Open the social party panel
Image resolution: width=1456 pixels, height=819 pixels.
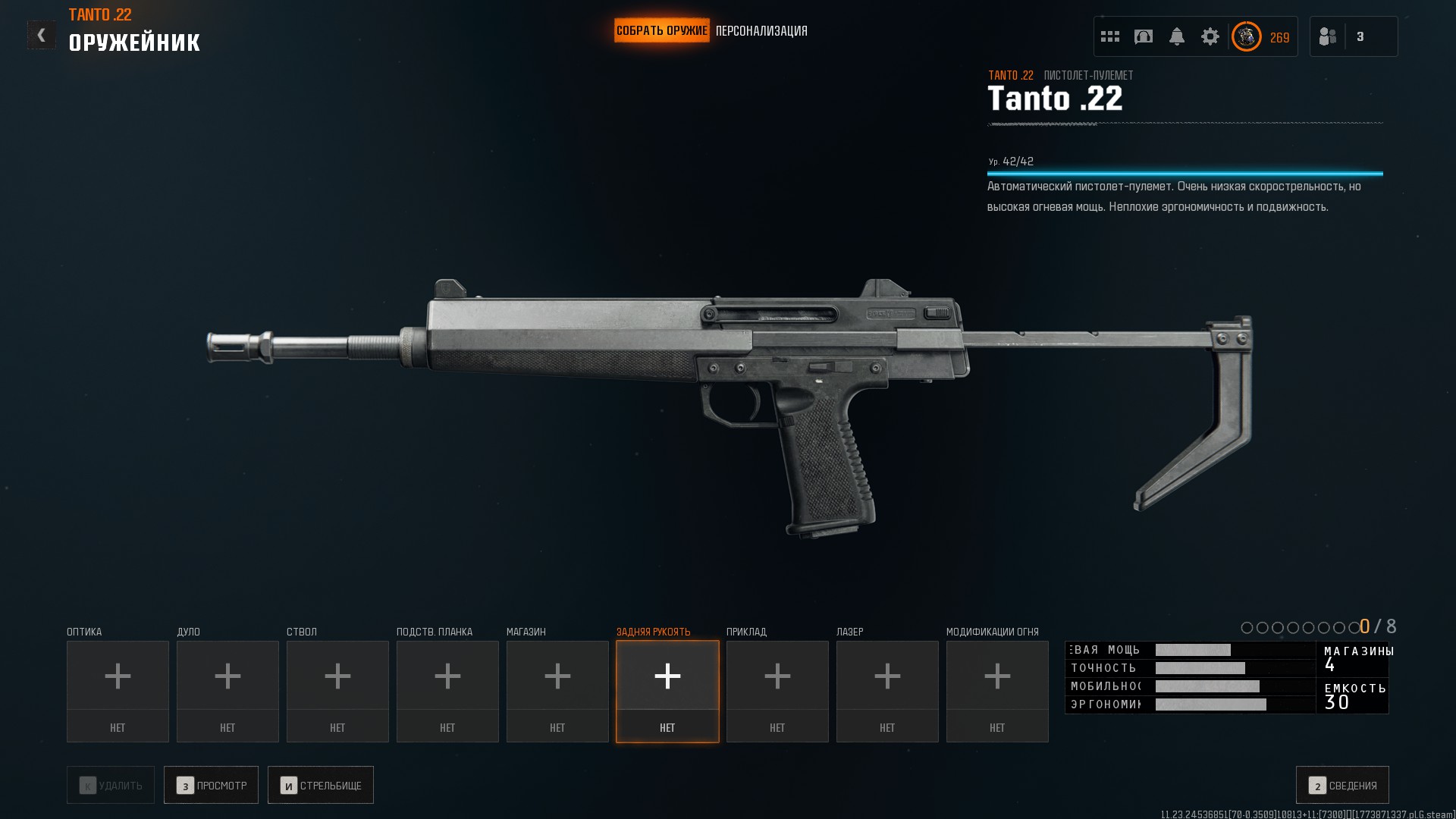pos(1354,36)
